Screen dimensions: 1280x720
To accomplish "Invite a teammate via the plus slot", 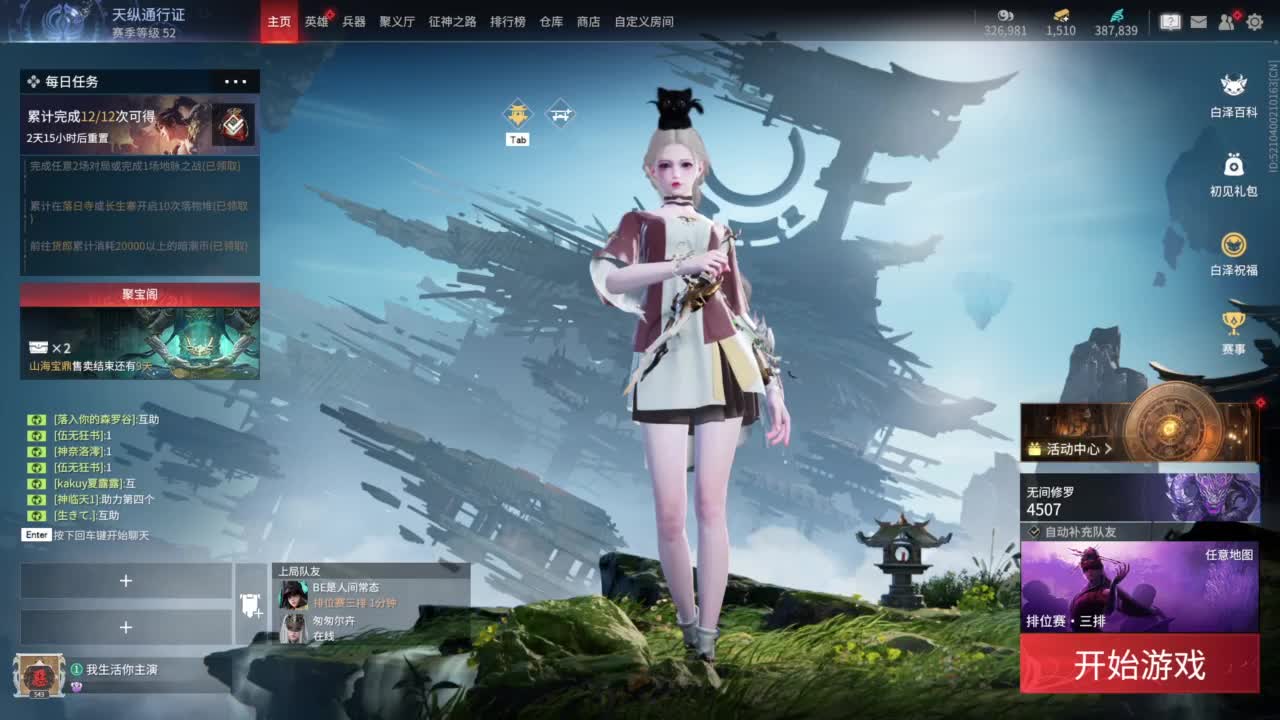I will [126, 580].
